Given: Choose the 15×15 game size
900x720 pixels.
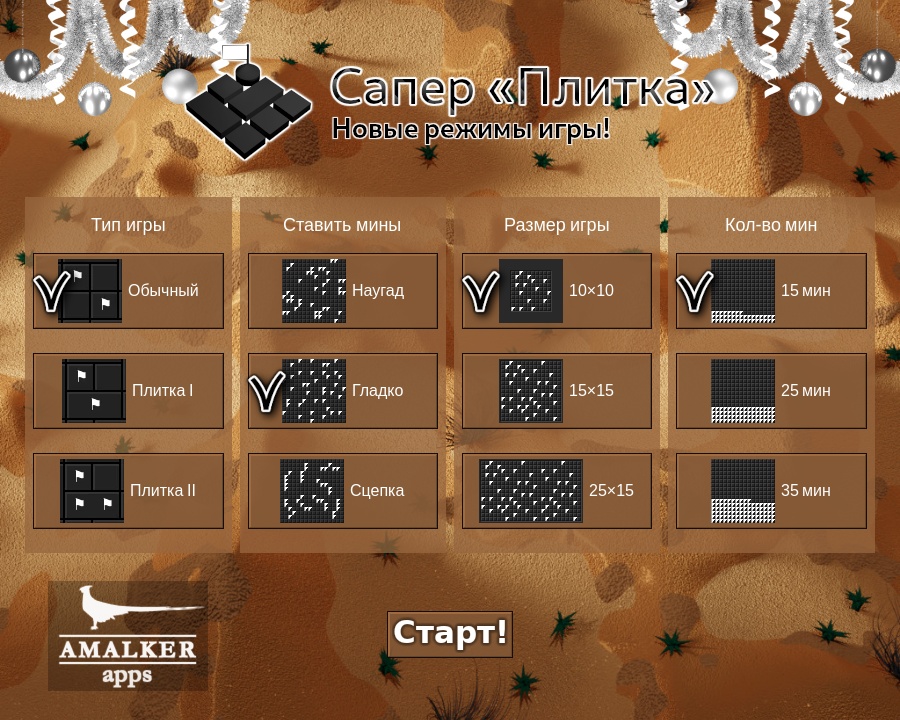Looking at the screenshot, I should pyautogui.click(x=557, y=391).
